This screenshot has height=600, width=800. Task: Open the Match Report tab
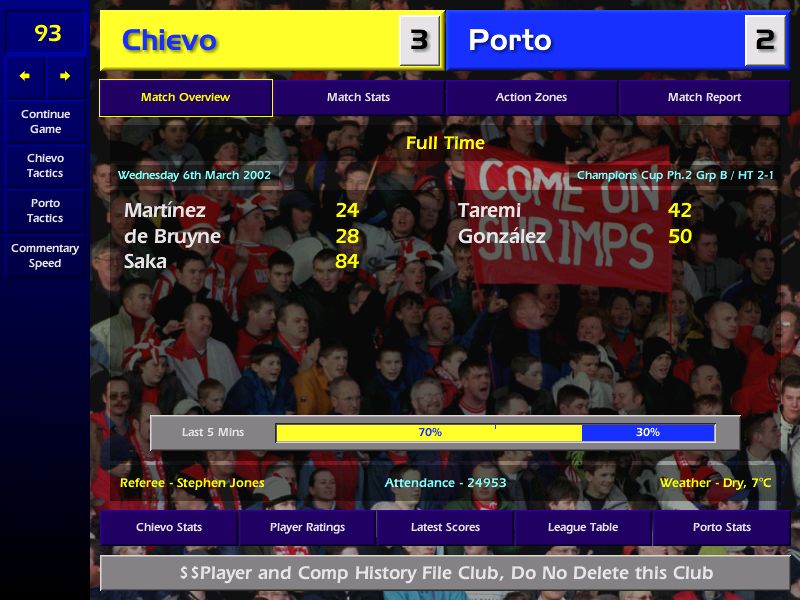(x=704, y=98)
